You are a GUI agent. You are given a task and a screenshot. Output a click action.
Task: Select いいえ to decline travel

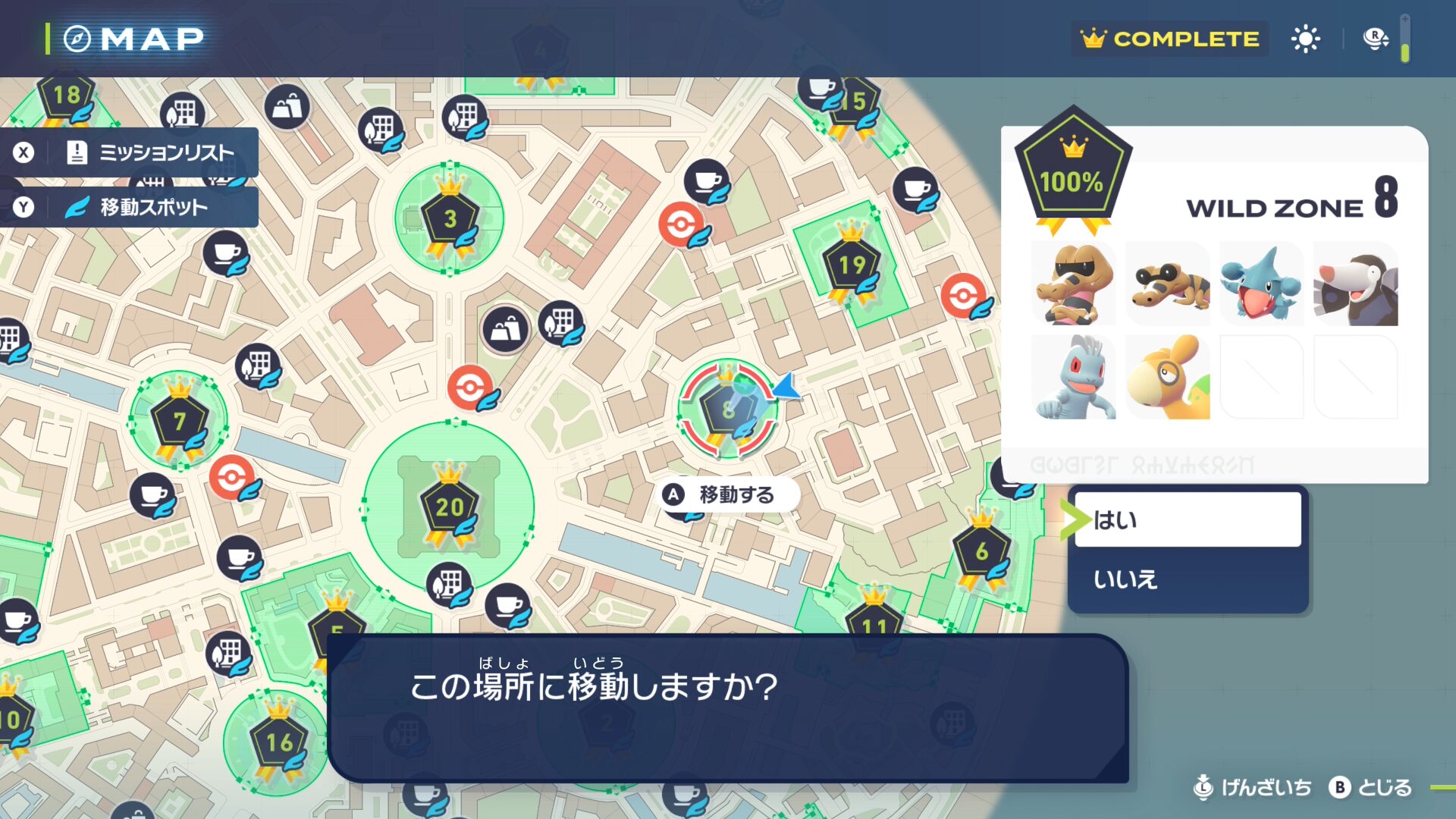tap(1187, 579)
